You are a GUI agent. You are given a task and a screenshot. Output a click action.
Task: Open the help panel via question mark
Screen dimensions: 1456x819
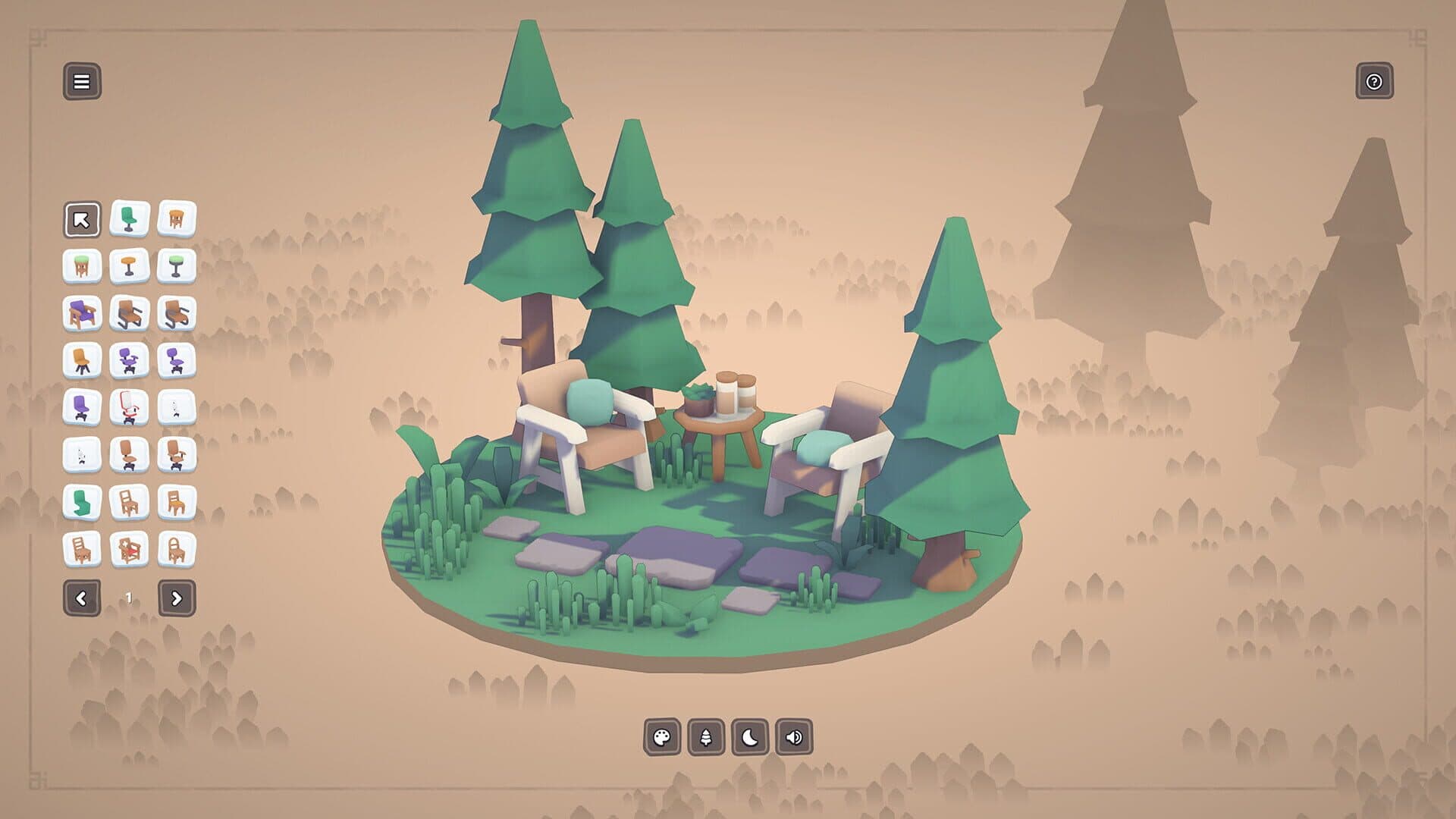point(1374,81)
